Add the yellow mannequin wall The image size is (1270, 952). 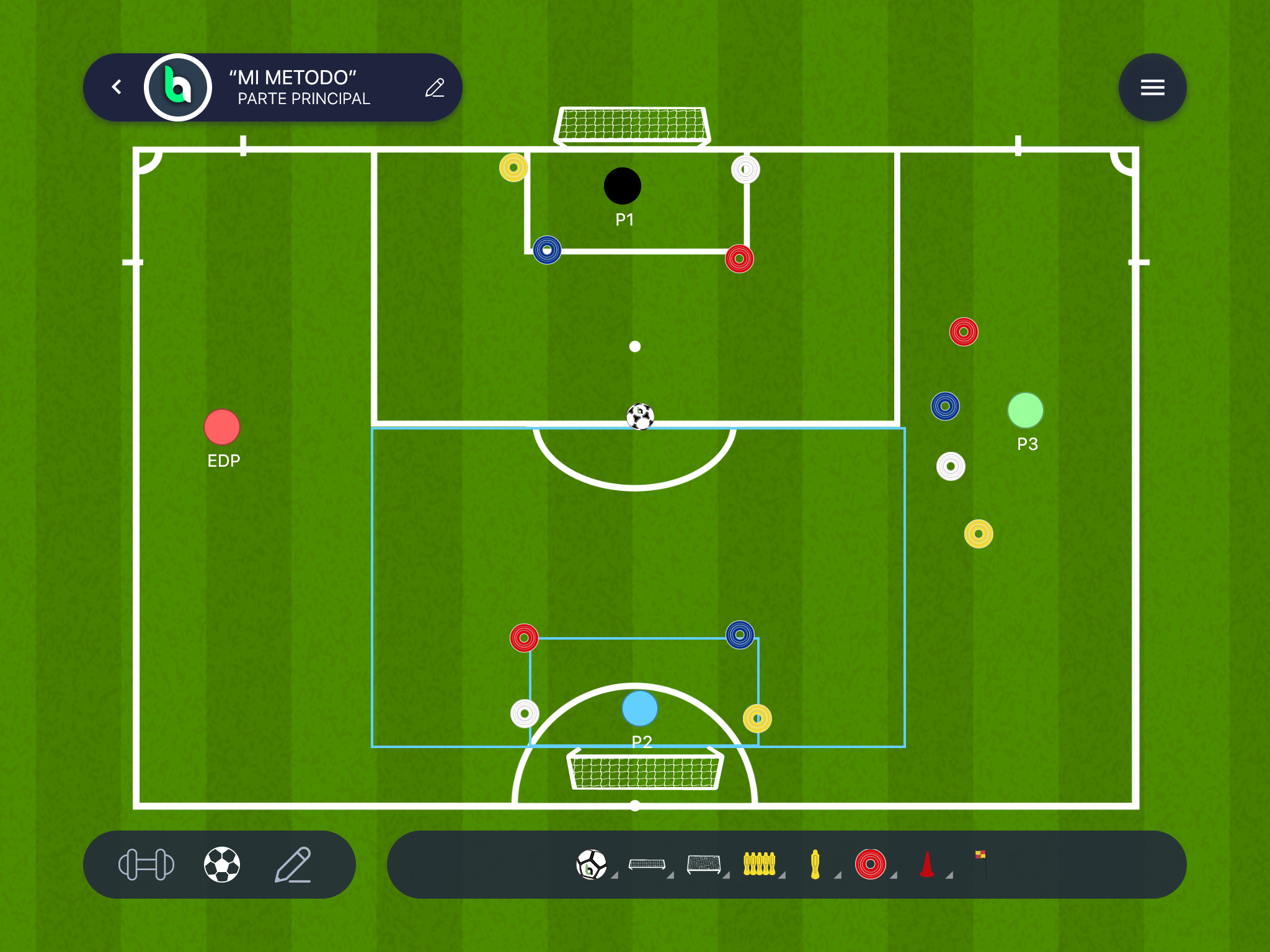point(759,864)
